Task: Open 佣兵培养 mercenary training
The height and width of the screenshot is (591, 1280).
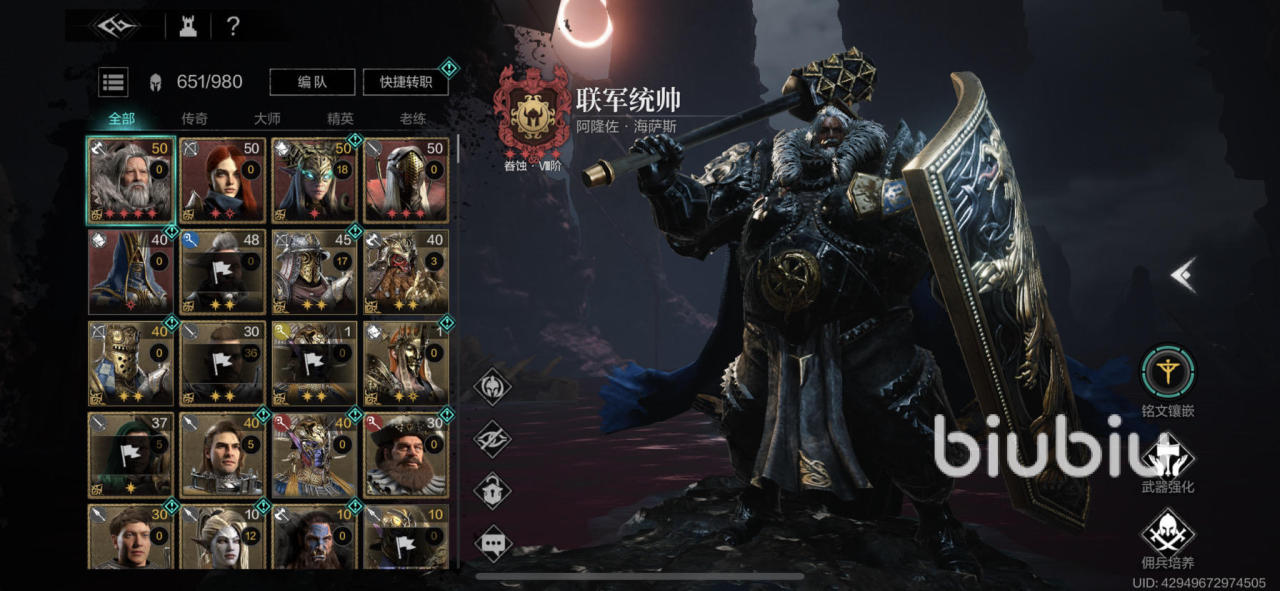Action: point(1167,531)
